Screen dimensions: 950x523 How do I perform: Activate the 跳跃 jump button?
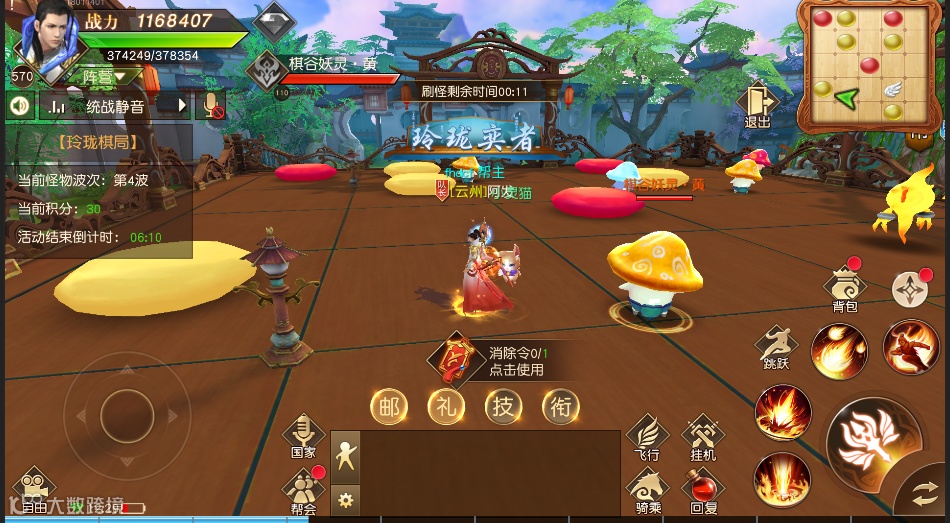[x=776, y=347]
